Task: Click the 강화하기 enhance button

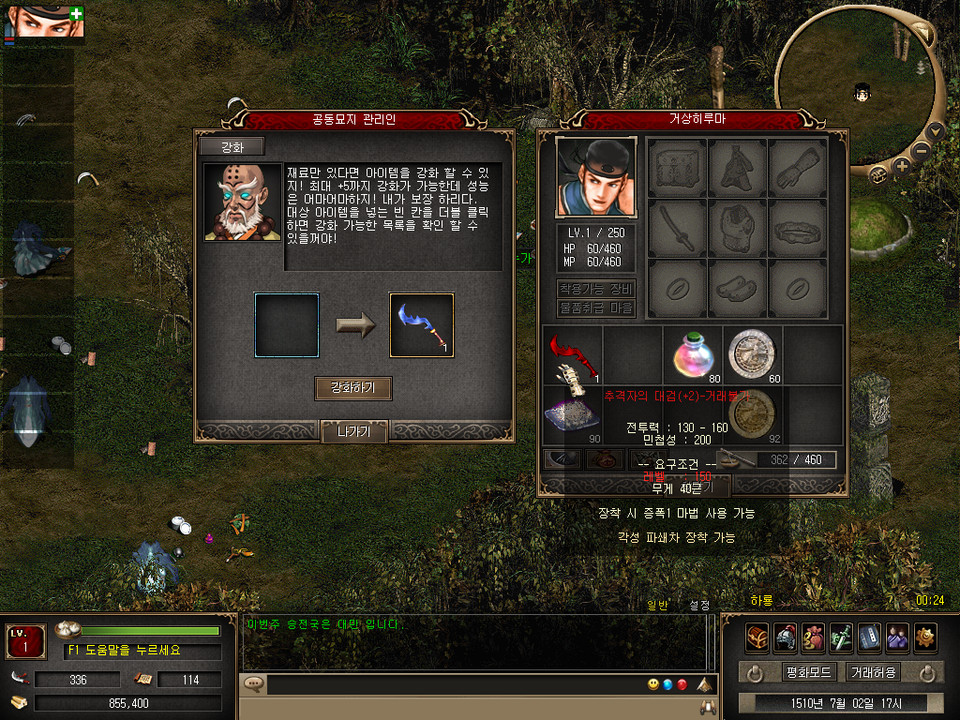Action: click(353, 388)
